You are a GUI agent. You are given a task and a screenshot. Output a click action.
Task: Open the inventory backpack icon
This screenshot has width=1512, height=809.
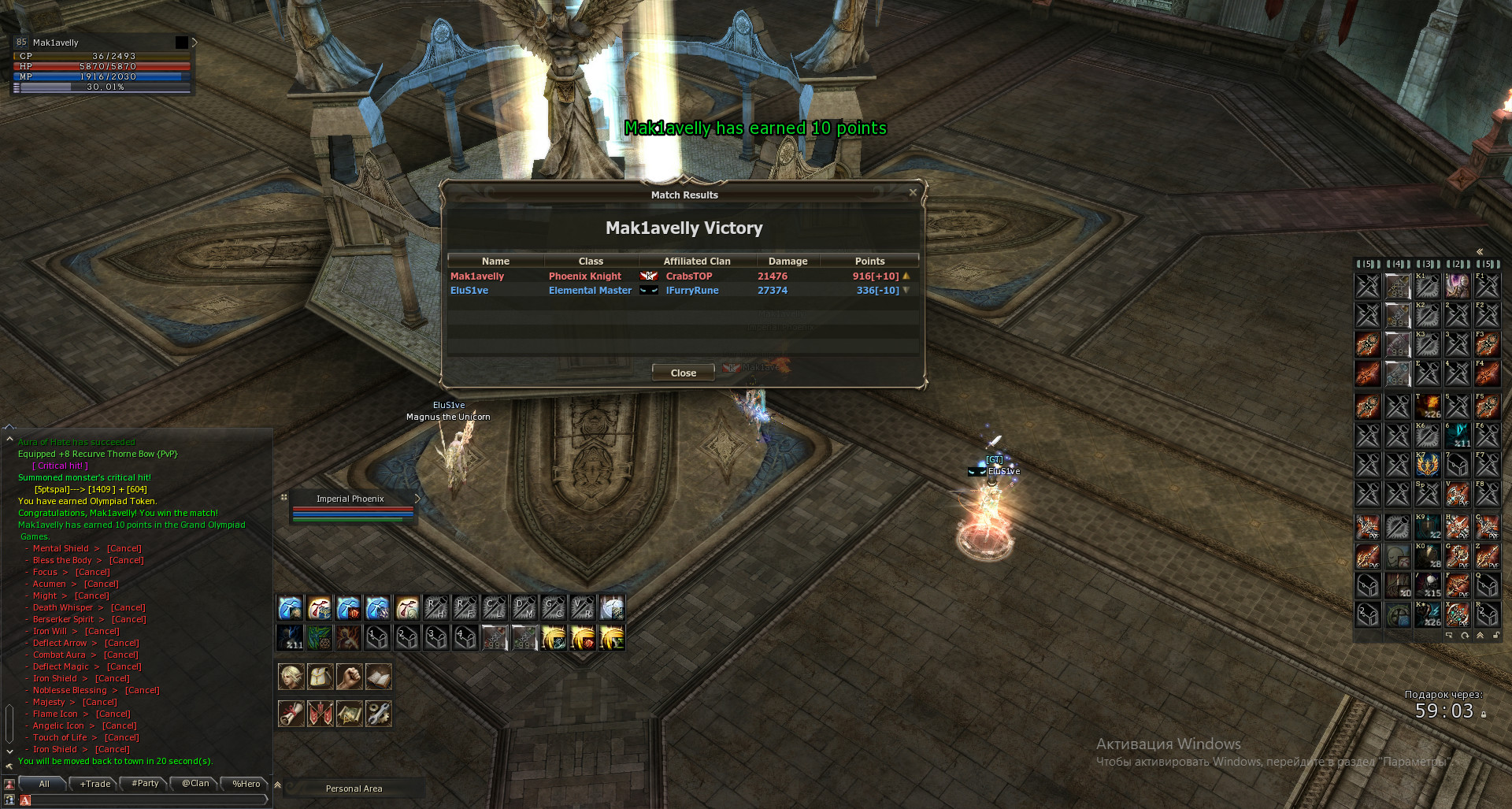click(x=320, y=677)
